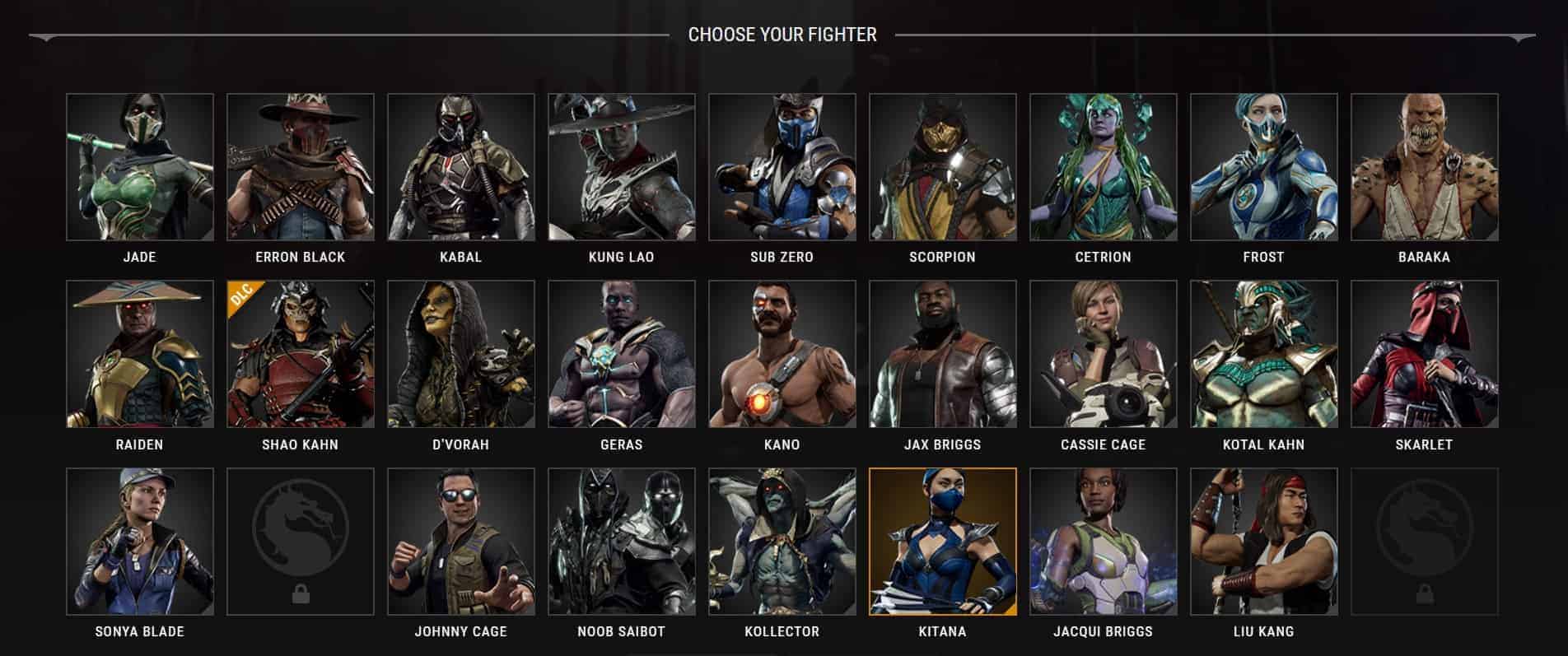The width and height of the screenshot is (1568, 656).
Task: Choose the Erron Black portrait
Action: 301,167
